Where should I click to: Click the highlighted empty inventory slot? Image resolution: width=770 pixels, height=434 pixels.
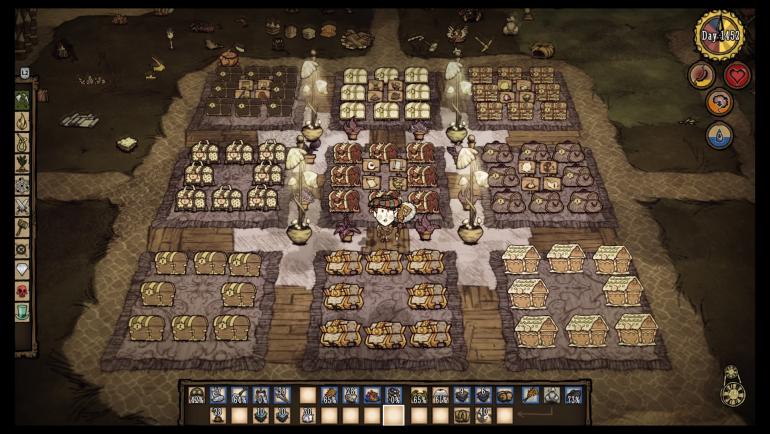(394, 416)
